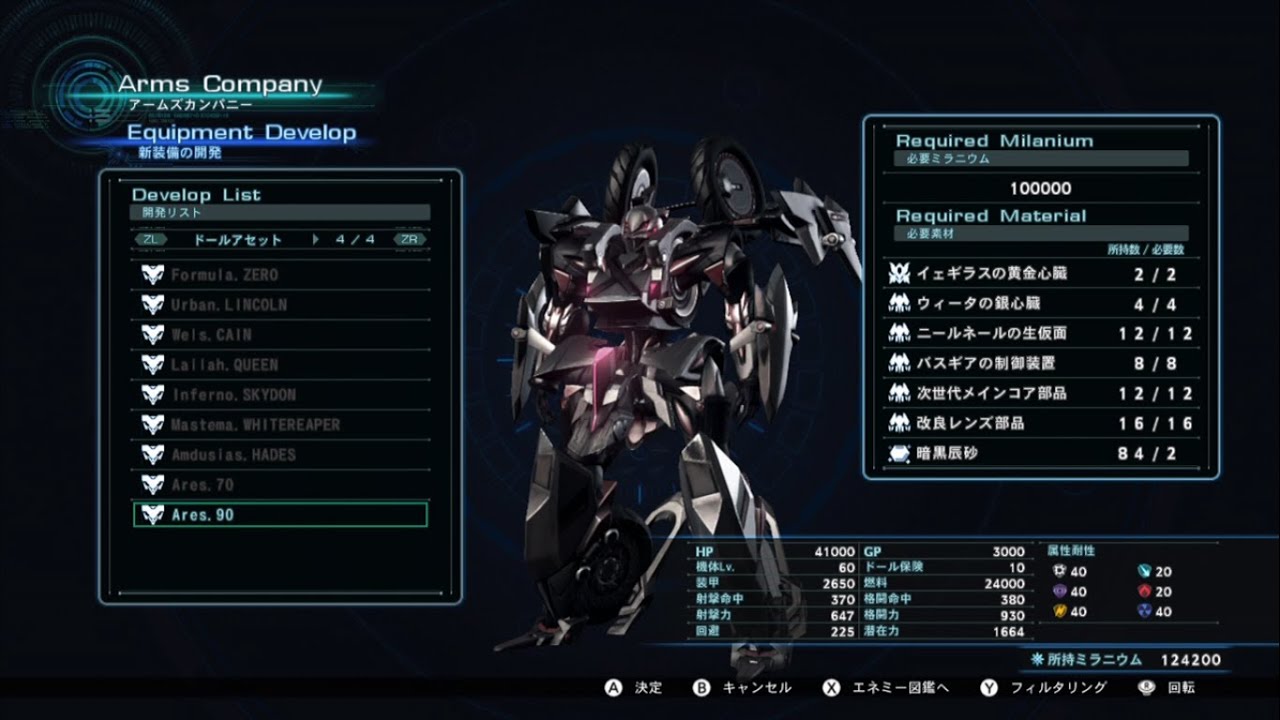Image resolution: width=1280 pixels, height=720 pixels.
Task: Select the 次世代メインコア部品 material row
Action: point(1040,393)
